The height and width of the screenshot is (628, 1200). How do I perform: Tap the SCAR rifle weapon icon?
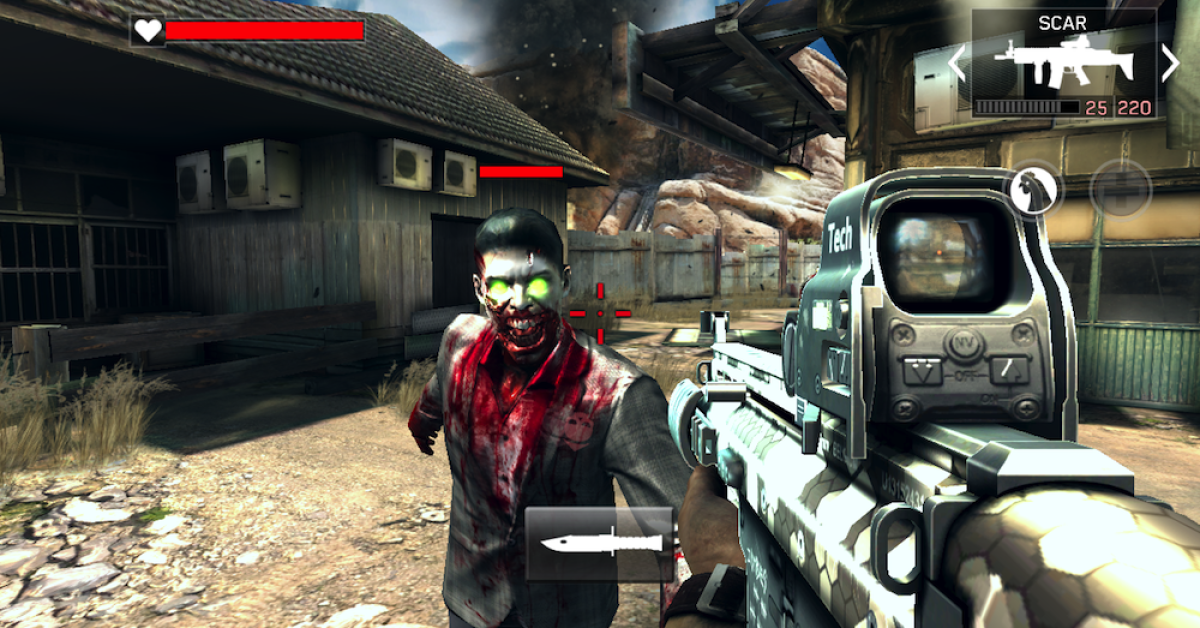(1063, 64)
